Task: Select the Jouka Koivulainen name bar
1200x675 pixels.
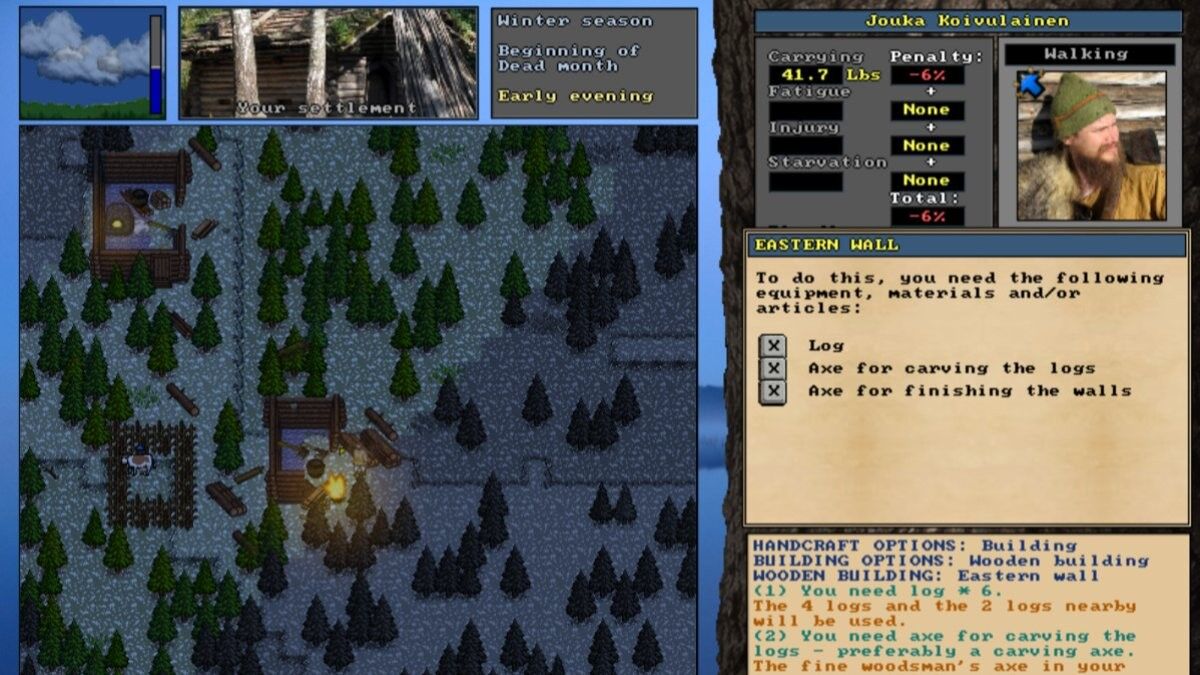Action: pos(967,21)
